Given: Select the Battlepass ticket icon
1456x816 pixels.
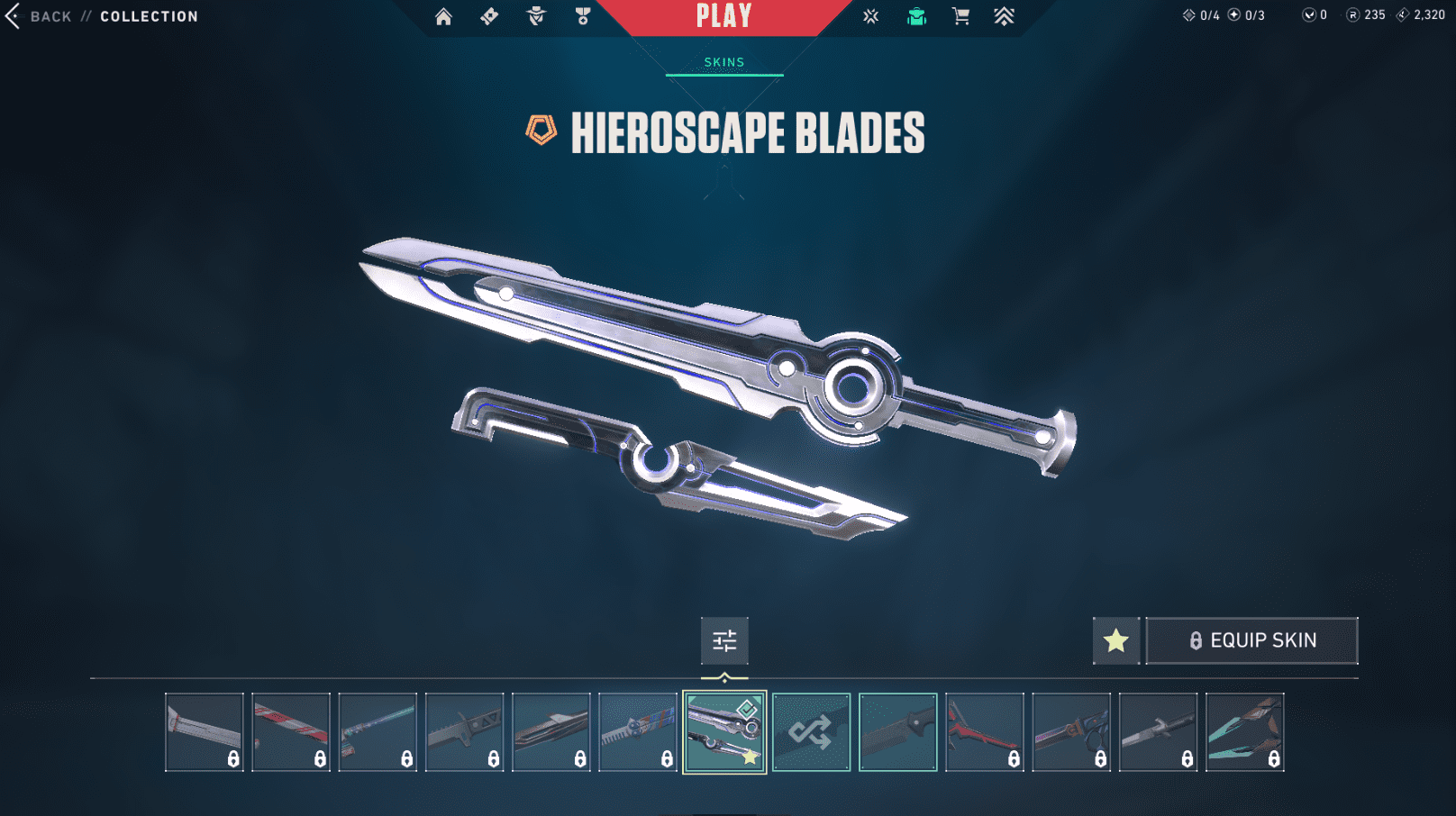Looking at the screenshot, I should click(x=489, y=16).
